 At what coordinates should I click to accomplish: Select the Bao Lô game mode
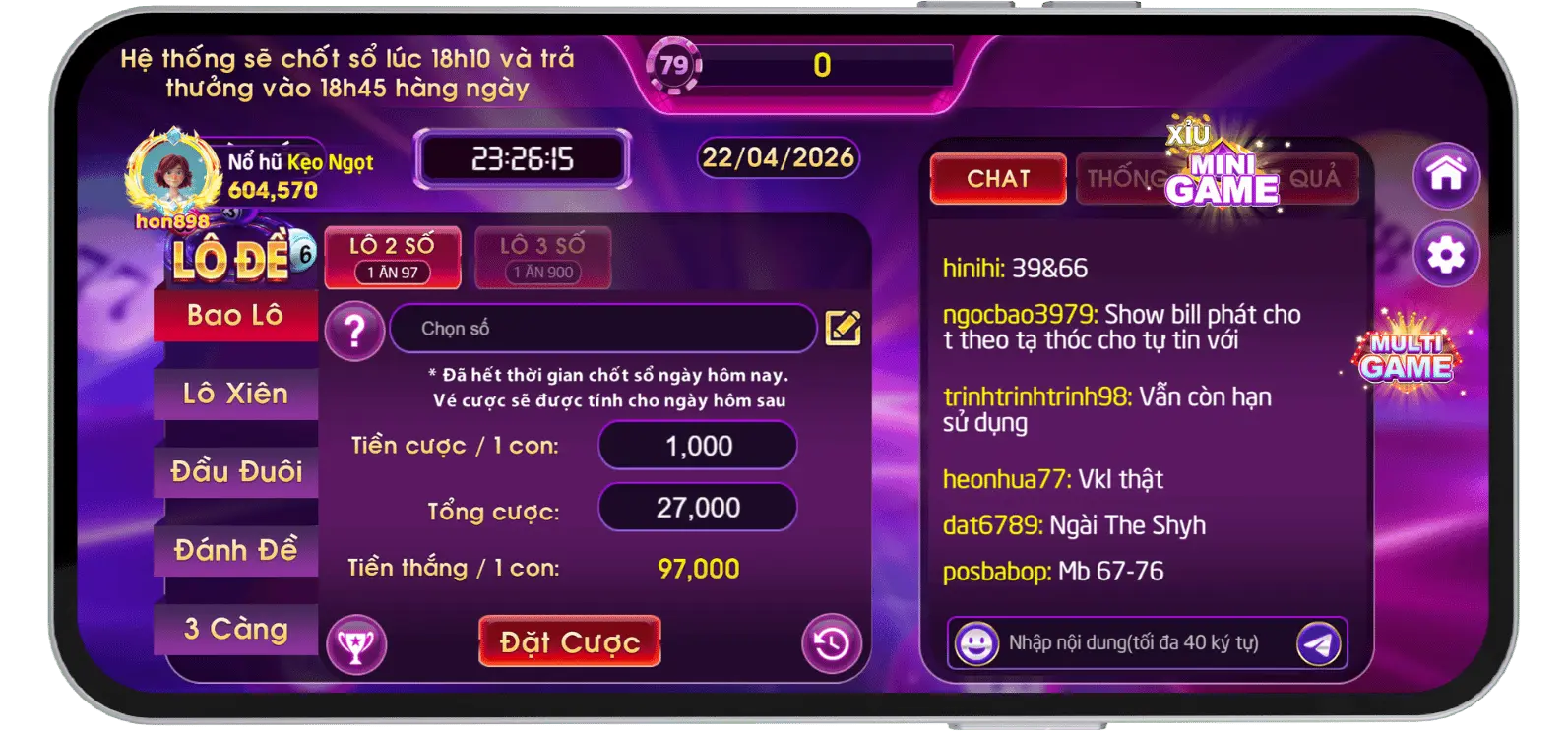pyautogui.click(x=236, y=317)
